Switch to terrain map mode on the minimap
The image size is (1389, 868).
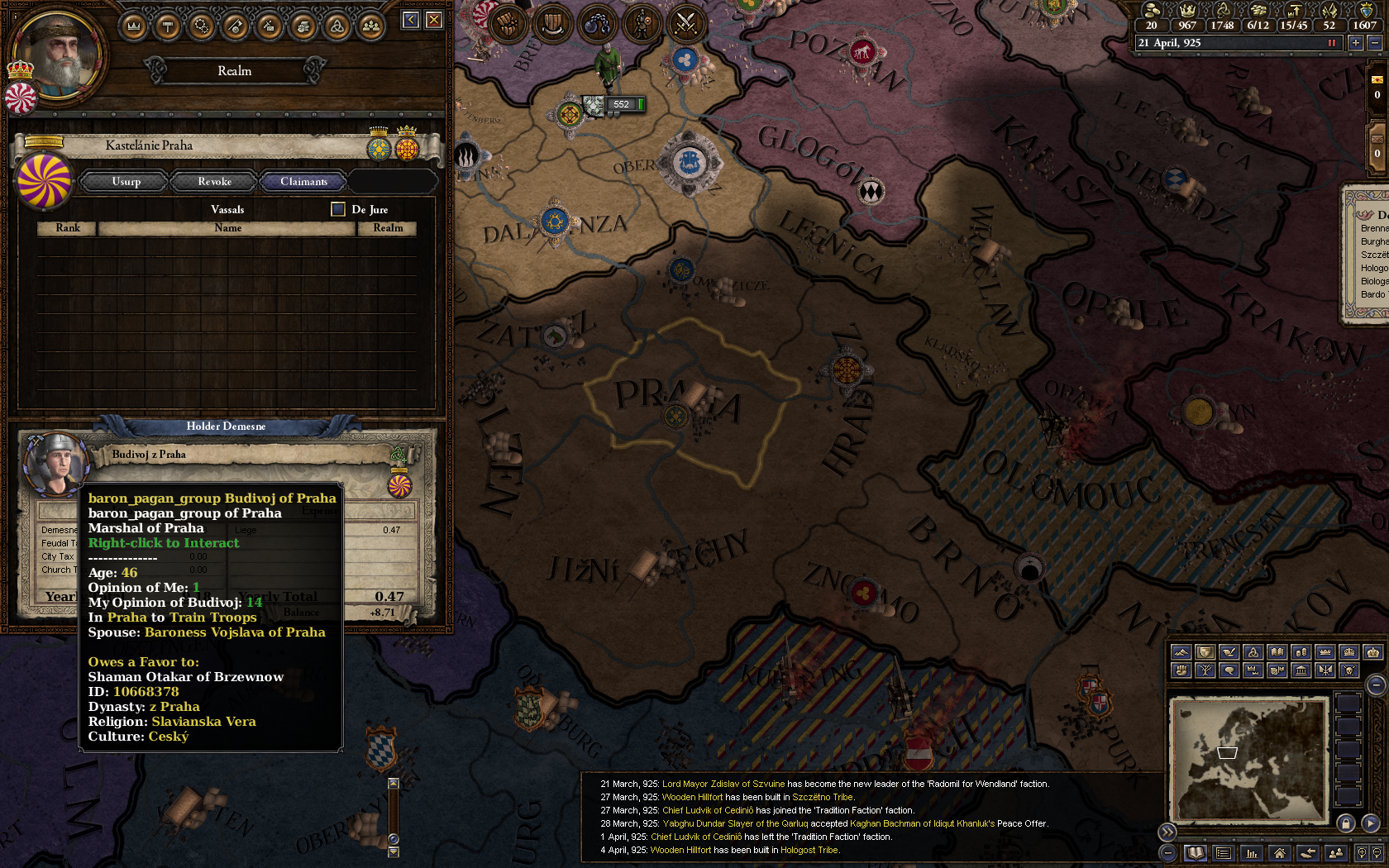(x=1180, y=653)
